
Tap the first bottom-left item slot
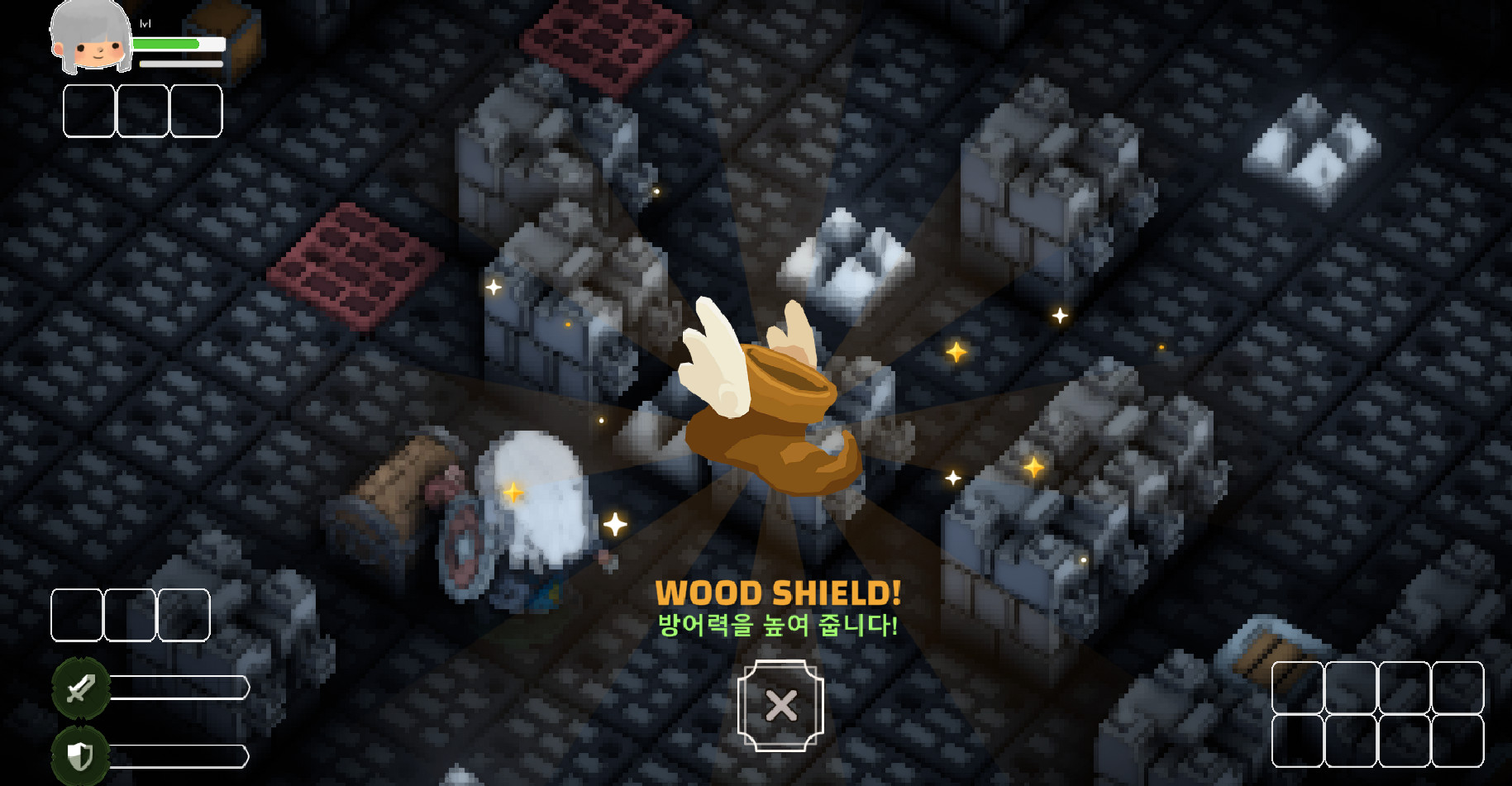pyautogui.click(x=76, y=615)
